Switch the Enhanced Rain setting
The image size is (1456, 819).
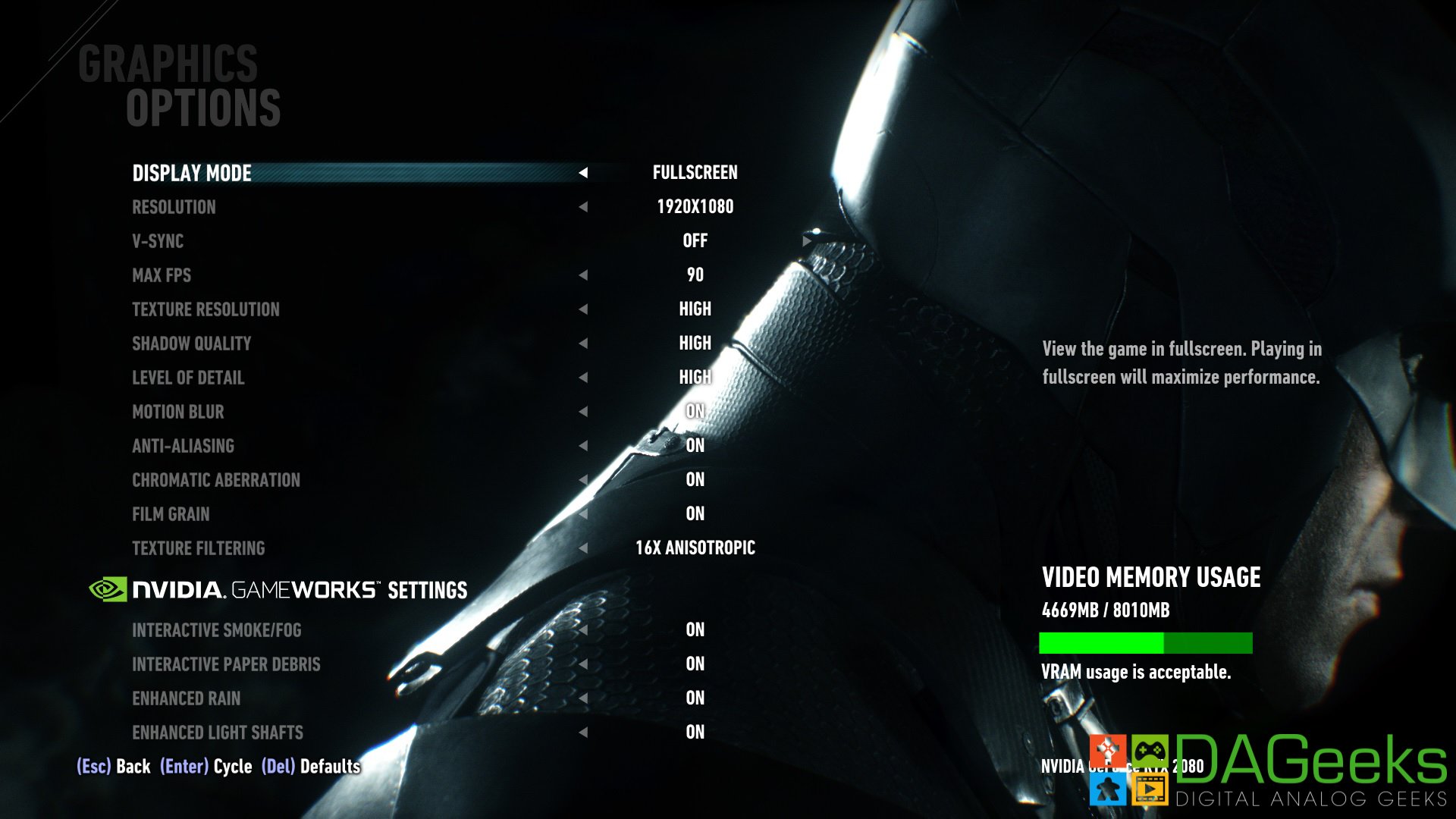coord(187,698)
